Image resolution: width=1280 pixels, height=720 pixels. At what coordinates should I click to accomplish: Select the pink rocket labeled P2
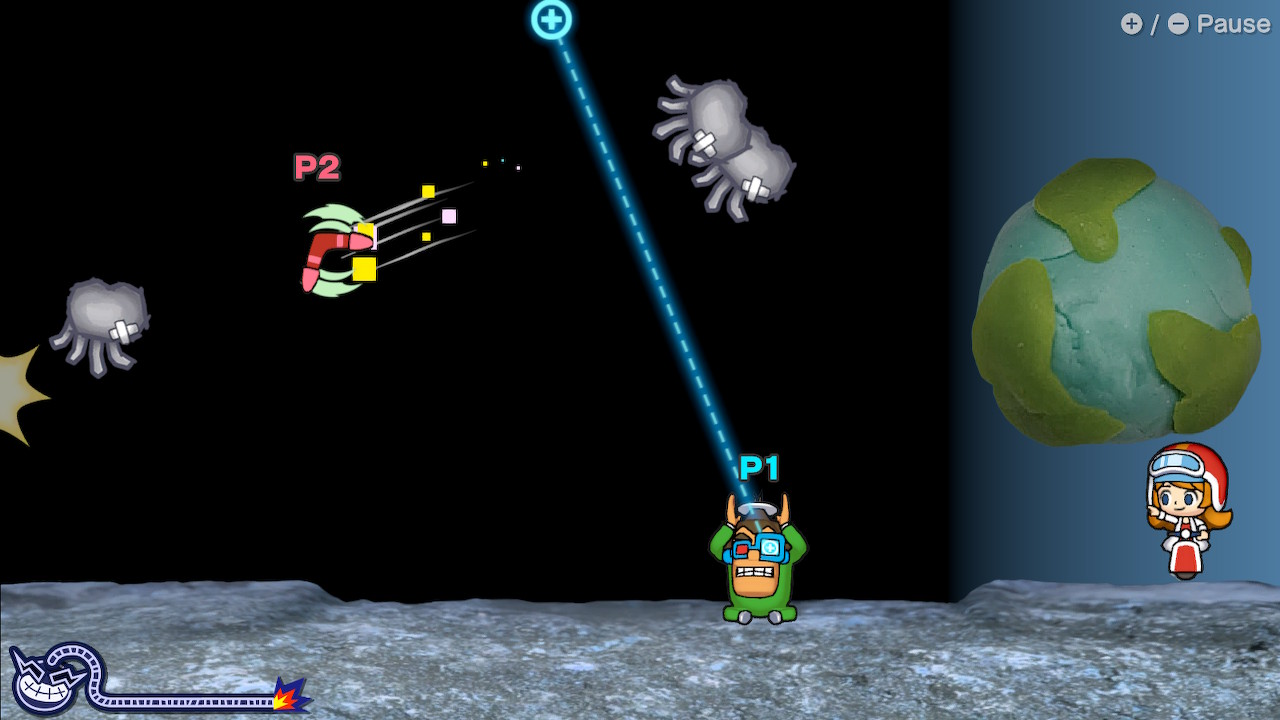[x=335, y=245]
